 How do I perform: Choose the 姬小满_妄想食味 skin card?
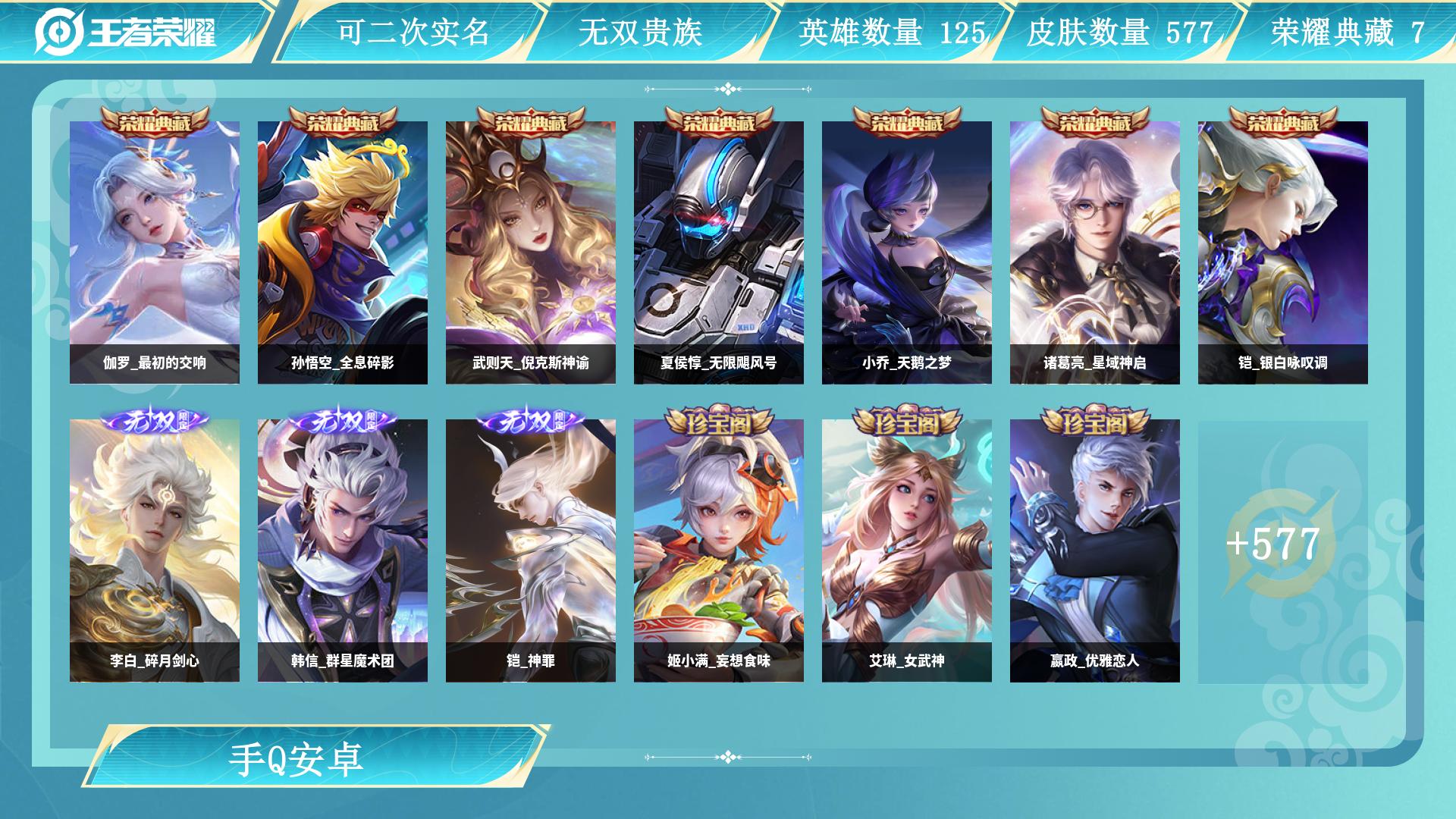(x=719, y=551)
